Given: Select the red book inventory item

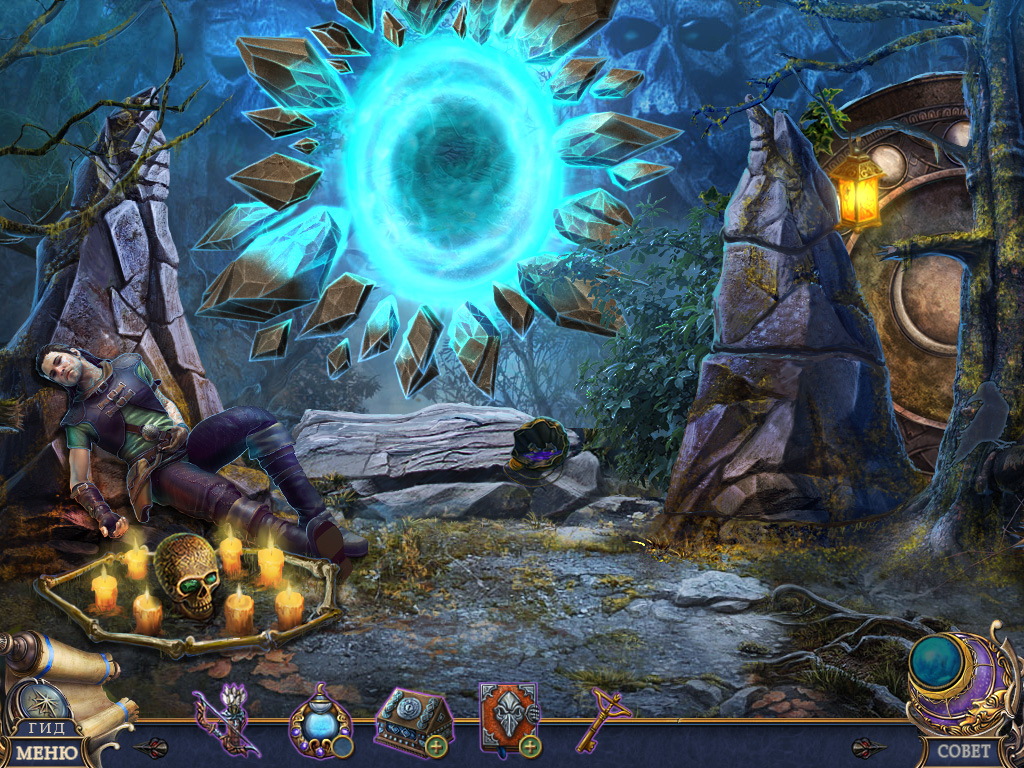Looking at the screenshot, I should click(x=506, y=717).
